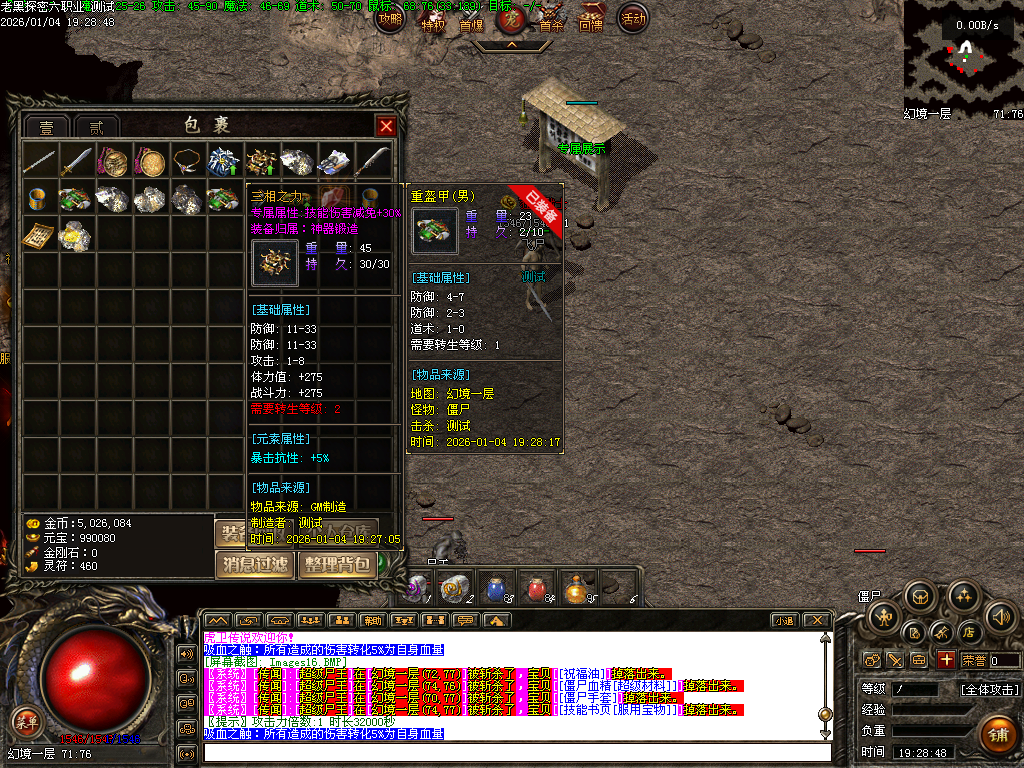Open the 首杀 first-kill menu
The height and width of the screenshot is (768, 1024).
551,22
